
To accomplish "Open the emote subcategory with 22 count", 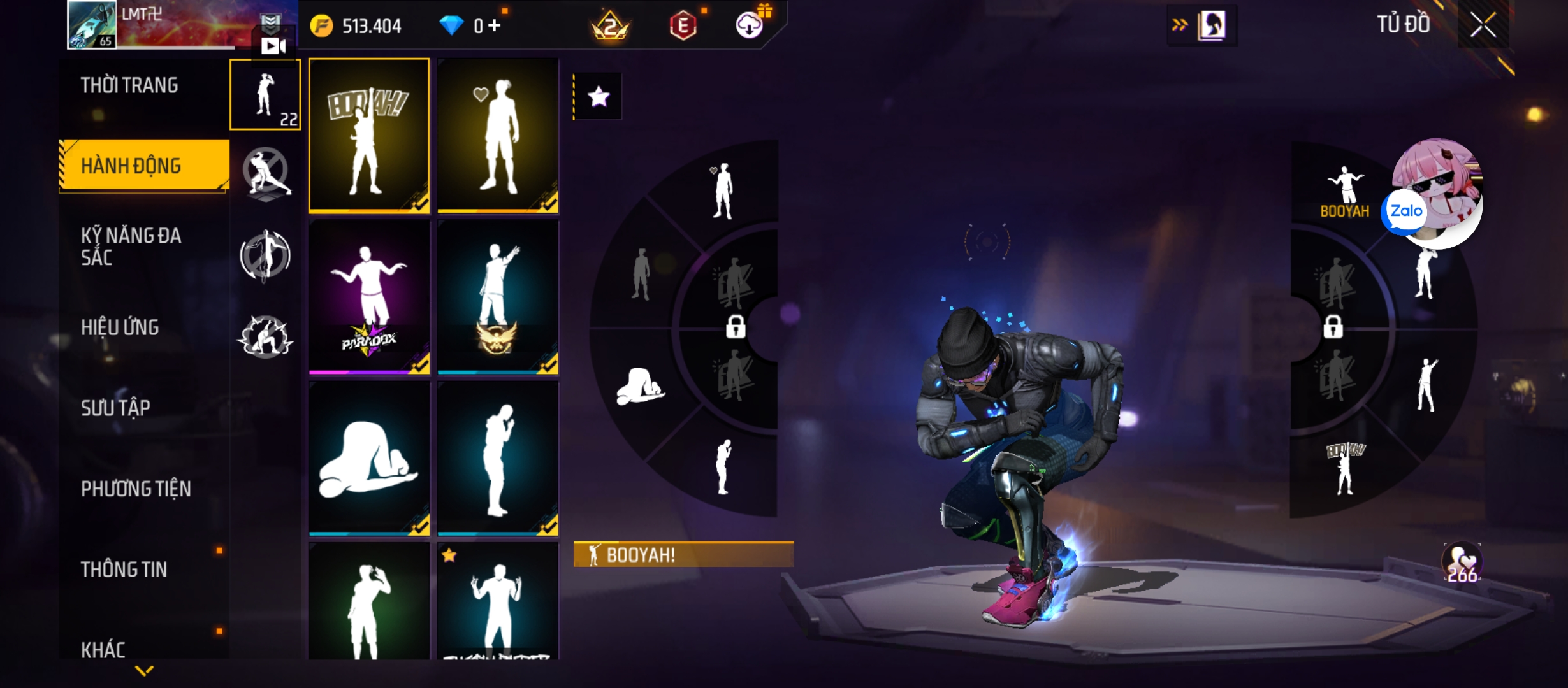I will point(265,95).
